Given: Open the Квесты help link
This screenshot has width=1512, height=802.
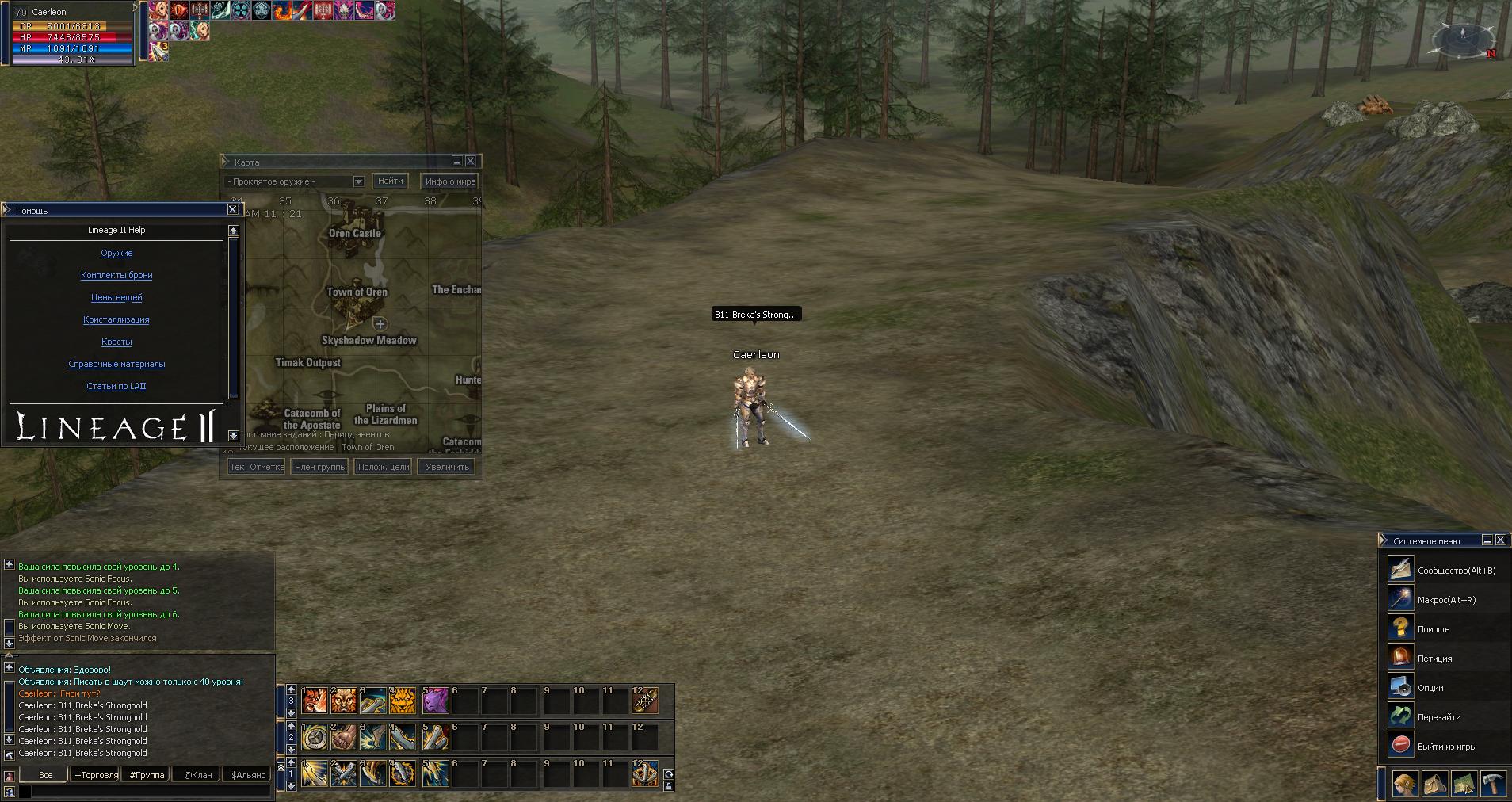Looking at the screenshot, I should [116, 342].
